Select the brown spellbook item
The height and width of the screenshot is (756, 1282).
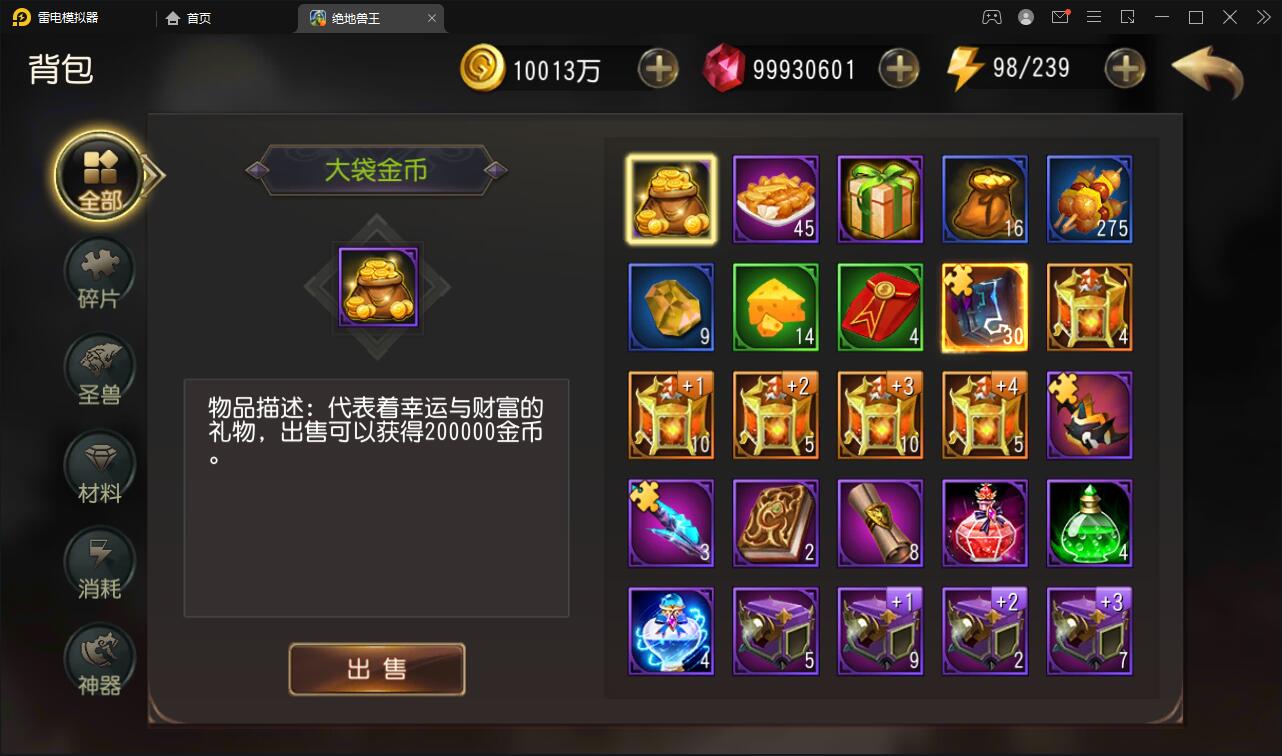coord(776,522)
